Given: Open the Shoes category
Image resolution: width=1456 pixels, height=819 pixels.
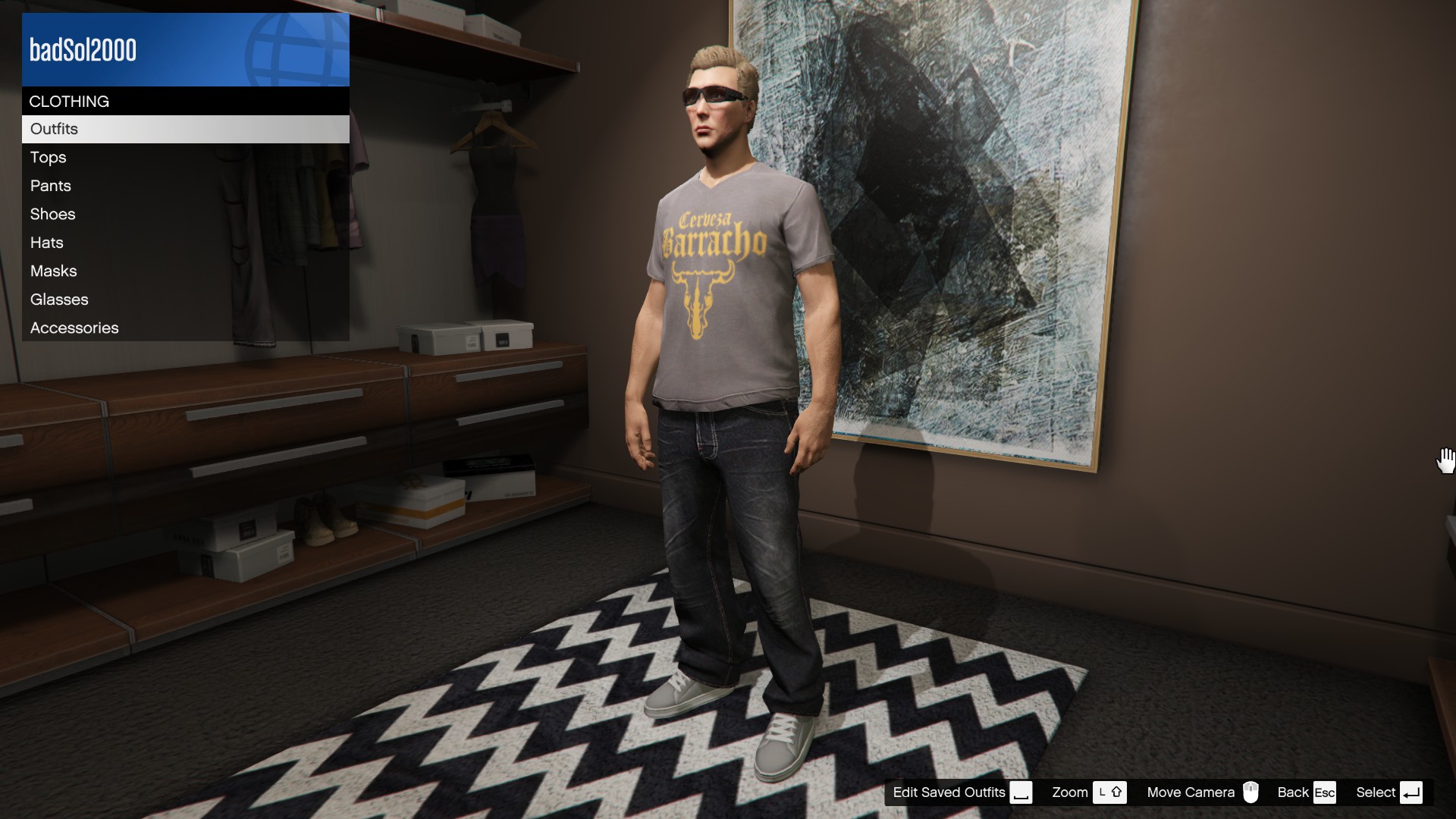Looking at the screenshot, I should [x=185, y=215].
